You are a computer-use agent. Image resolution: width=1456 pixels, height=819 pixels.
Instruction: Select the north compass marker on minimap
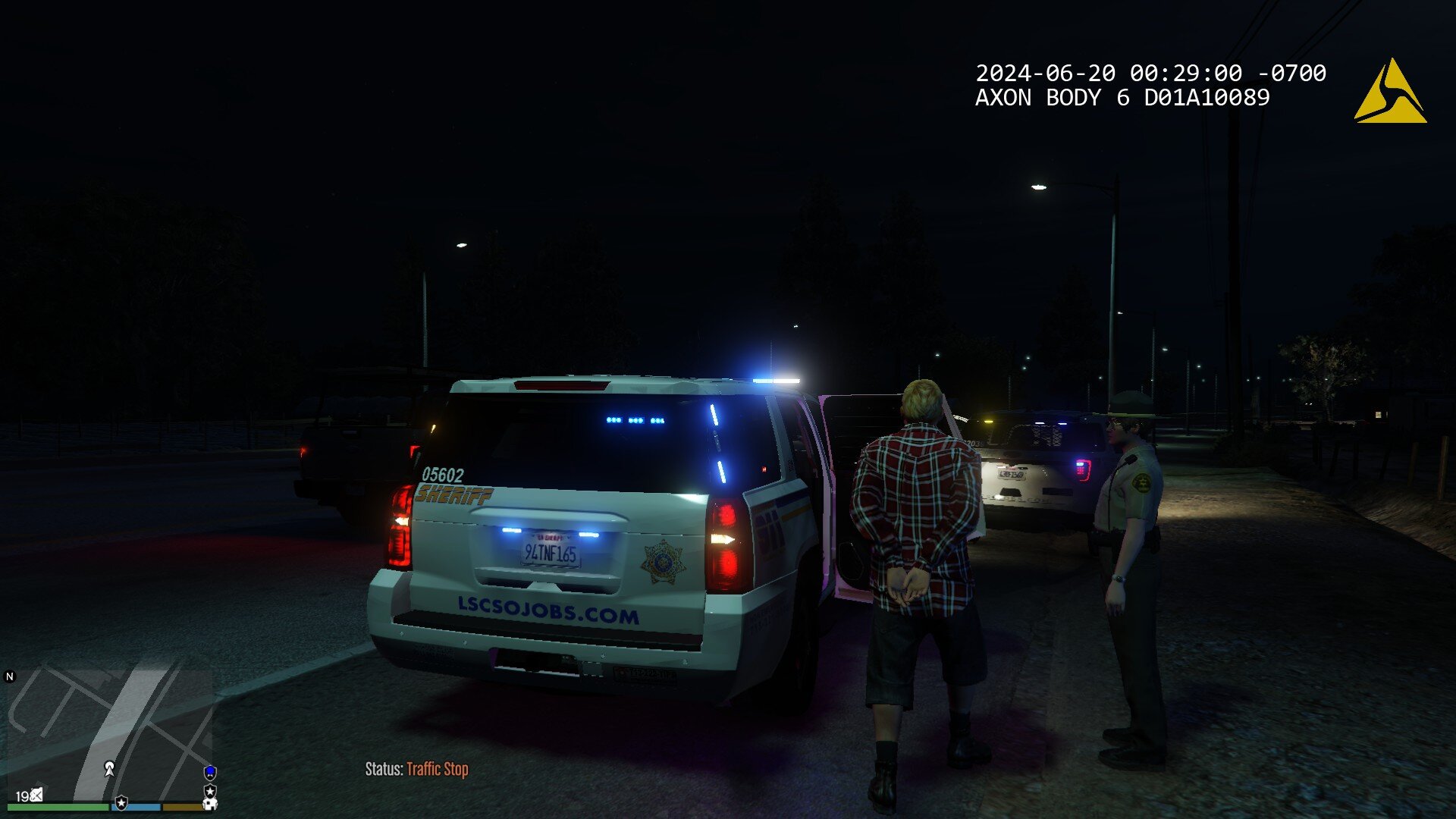click(10, 676)
